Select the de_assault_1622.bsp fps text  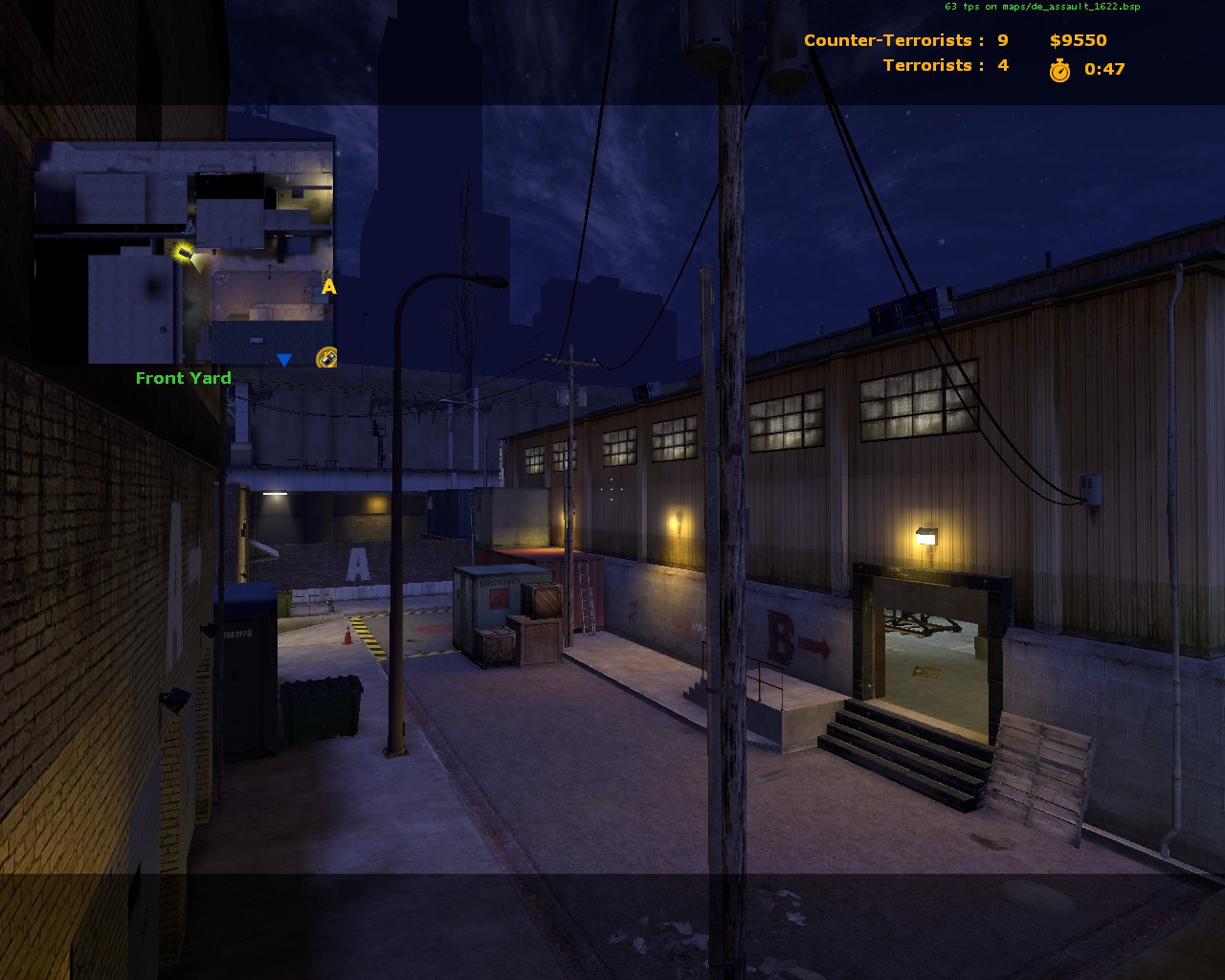(1041, 6)
